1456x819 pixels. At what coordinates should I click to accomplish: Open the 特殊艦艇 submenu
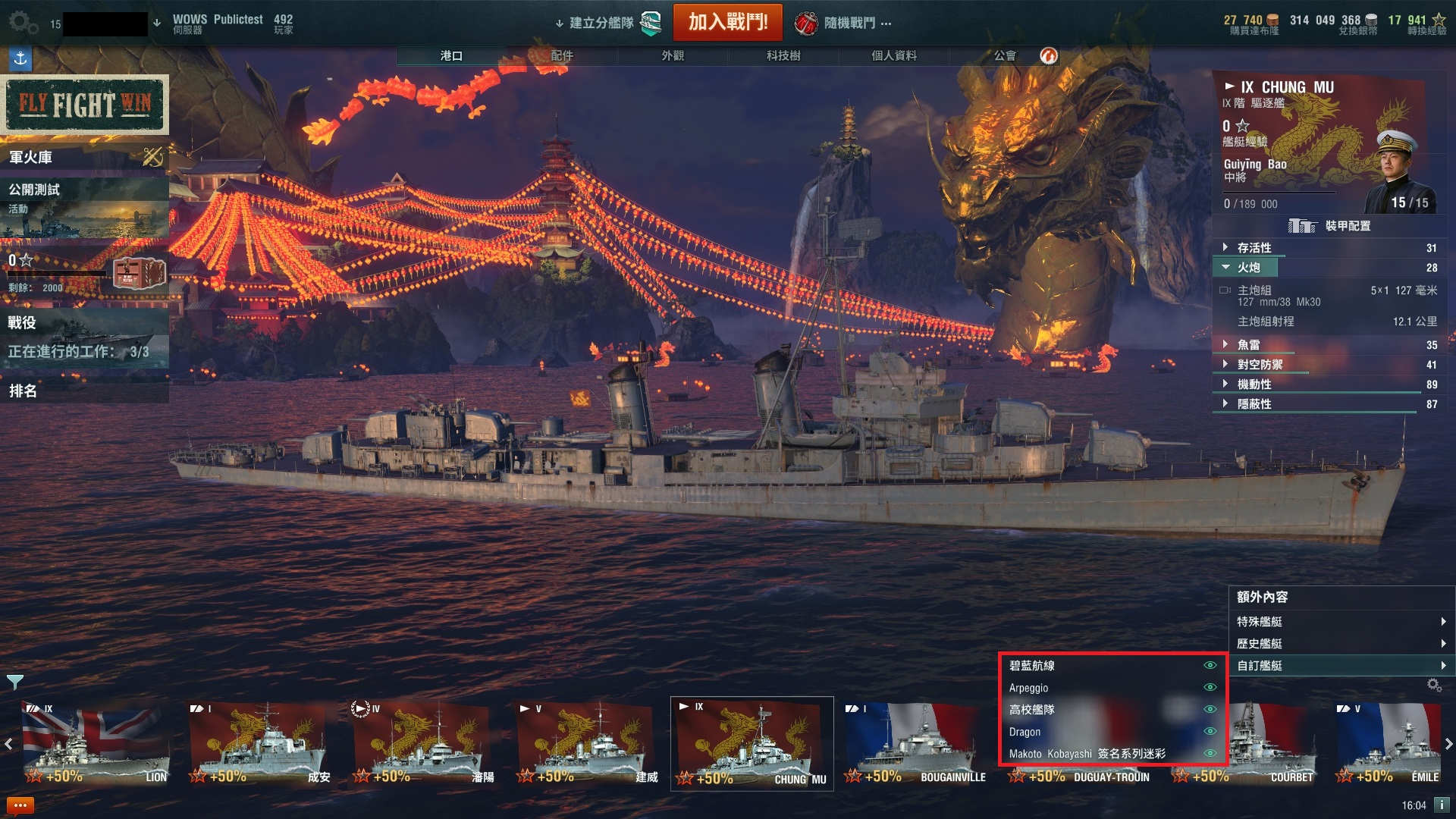1340,622
